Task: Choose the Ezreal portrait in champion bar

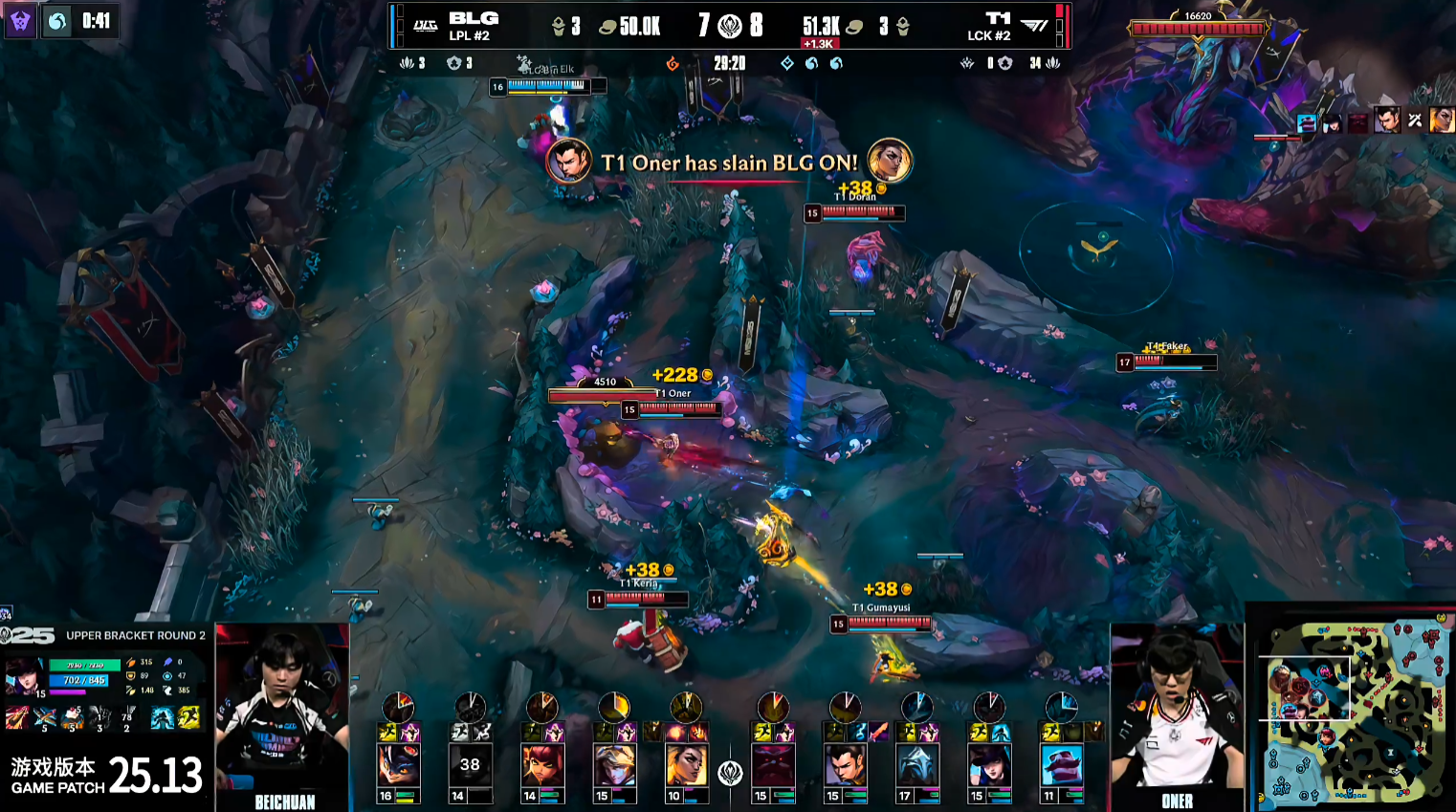Action: coord(614,765)
